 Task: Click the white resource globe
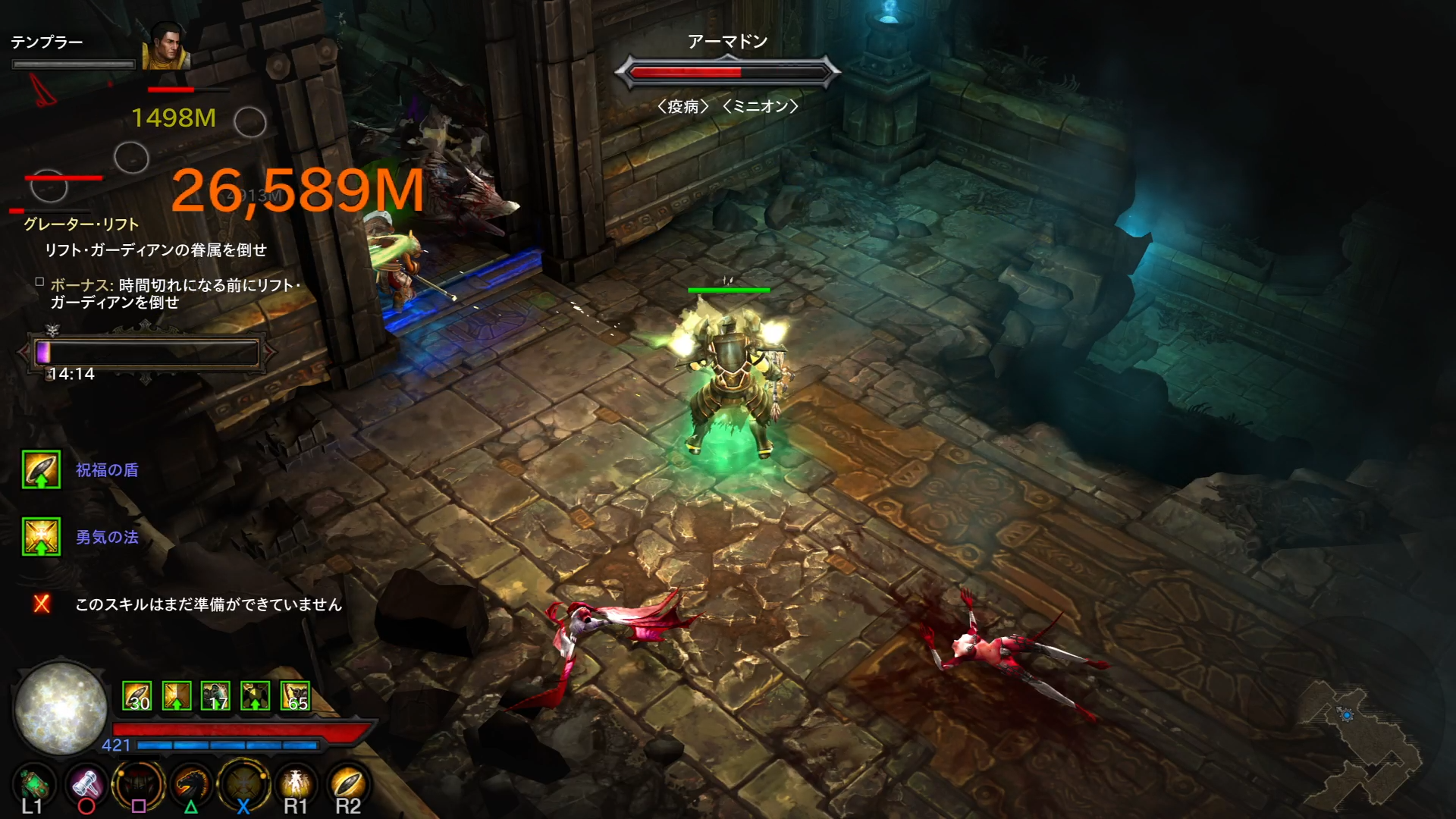click(x=61, y=708)
